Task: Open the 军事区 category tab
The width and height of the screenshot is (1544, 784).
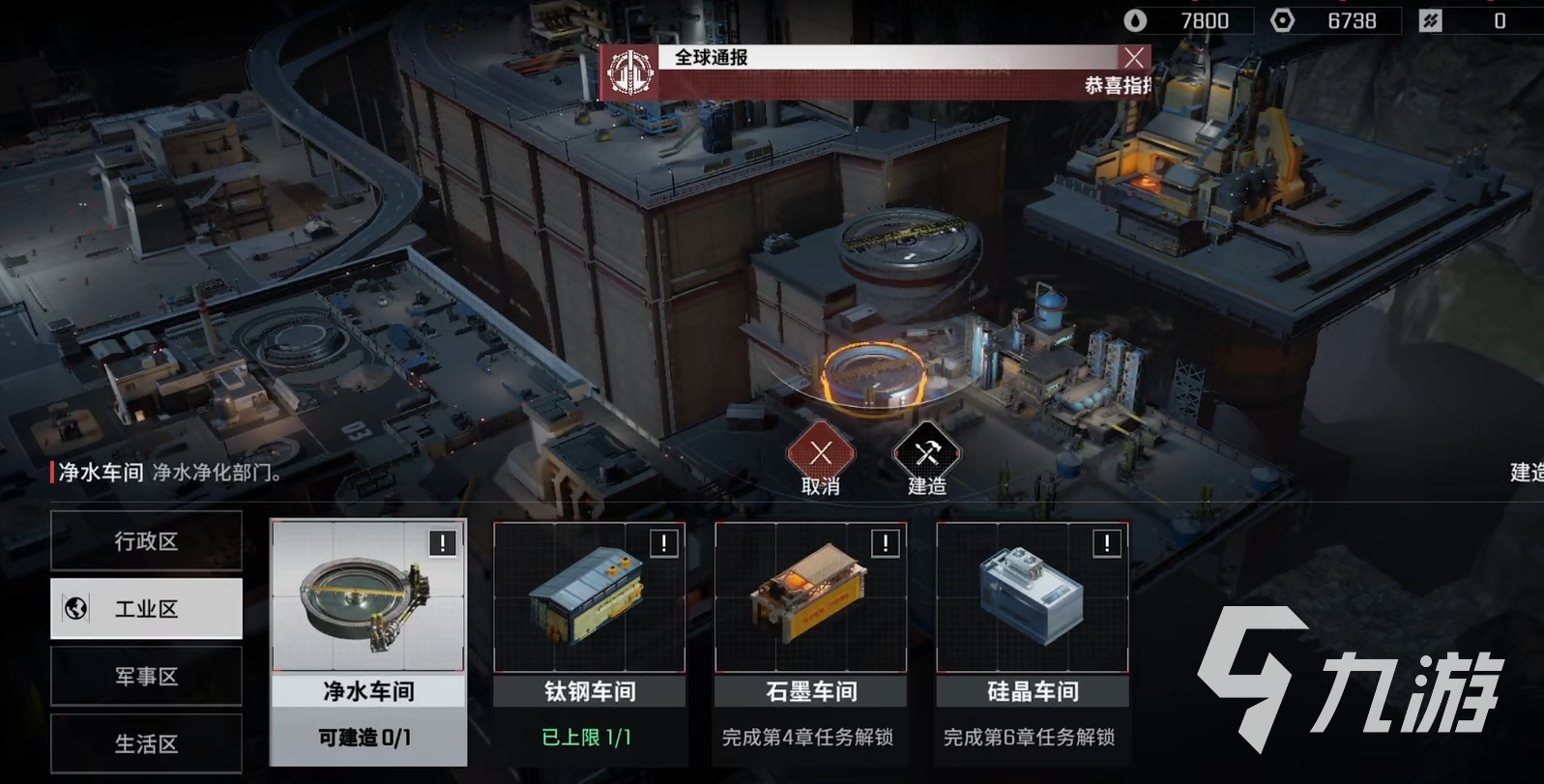Action: [146, 677]
